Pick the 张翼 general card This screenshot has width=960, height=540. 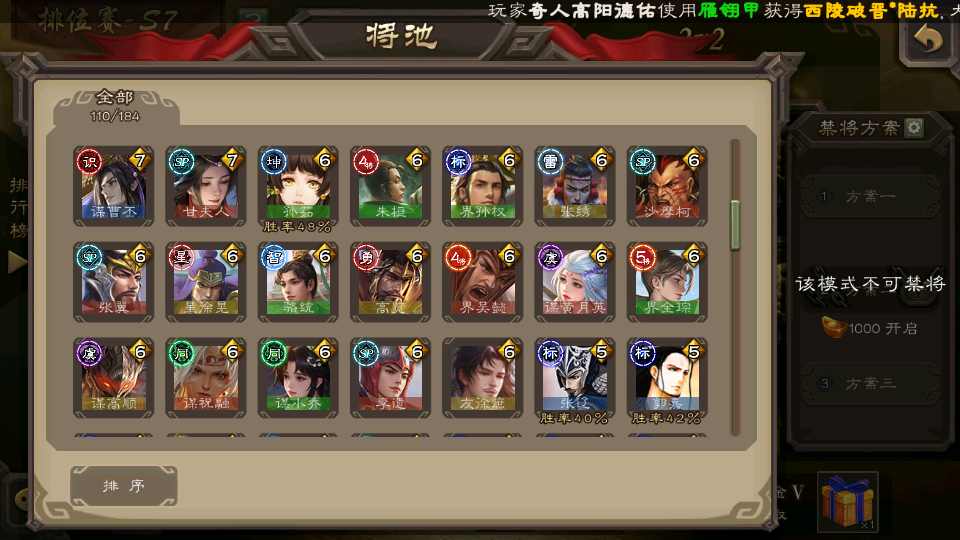pos(114,282)
